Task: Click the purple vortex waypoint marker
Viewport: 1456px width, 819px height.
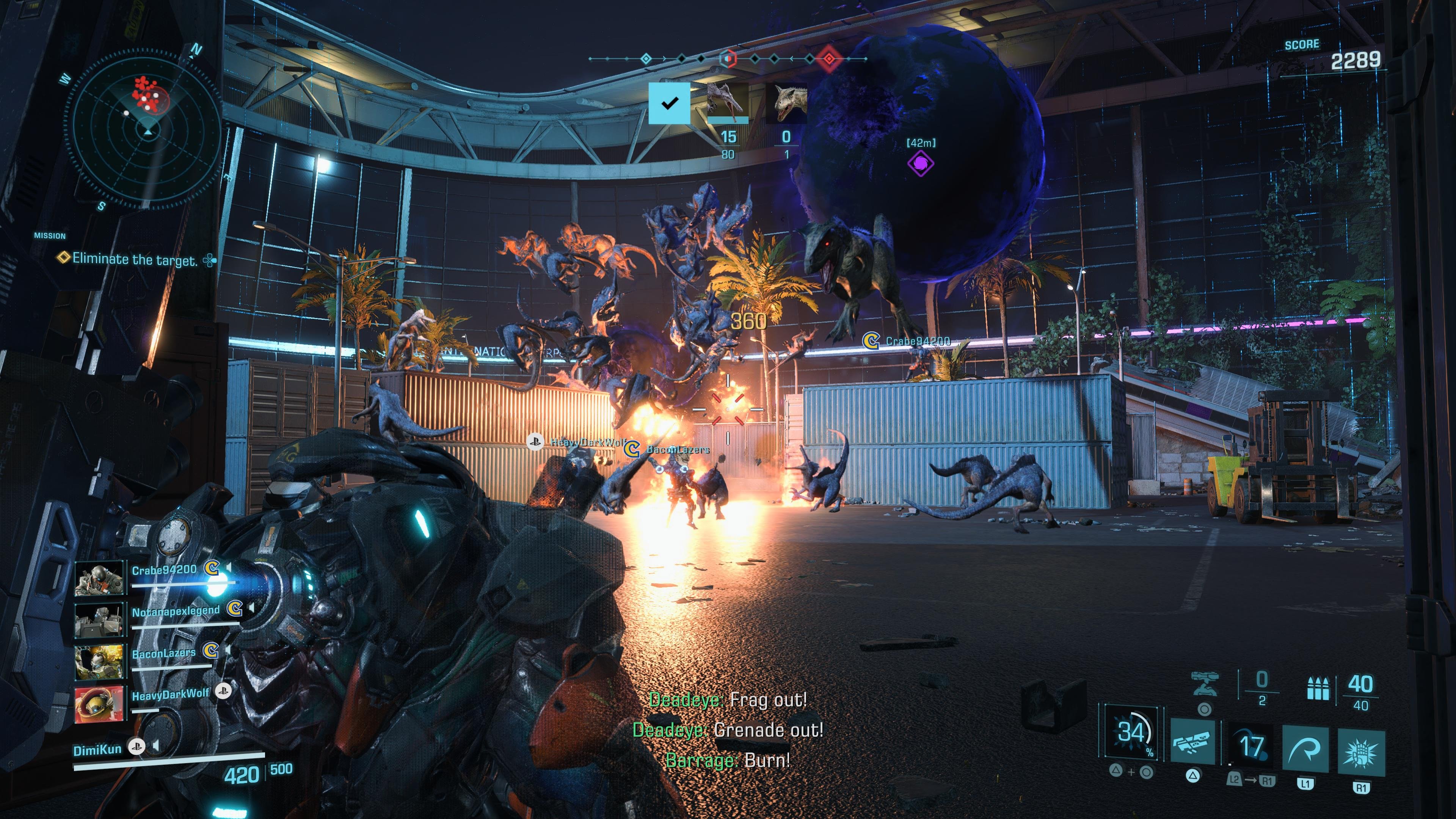Action: [920, 163]
